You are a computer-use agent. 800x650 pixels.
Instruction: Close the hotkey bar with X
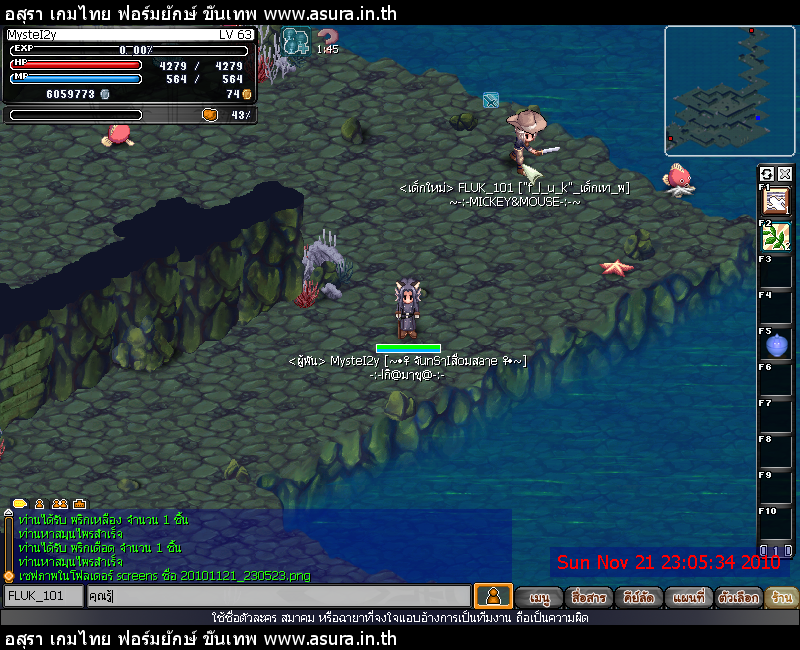(x=785, y=173)
